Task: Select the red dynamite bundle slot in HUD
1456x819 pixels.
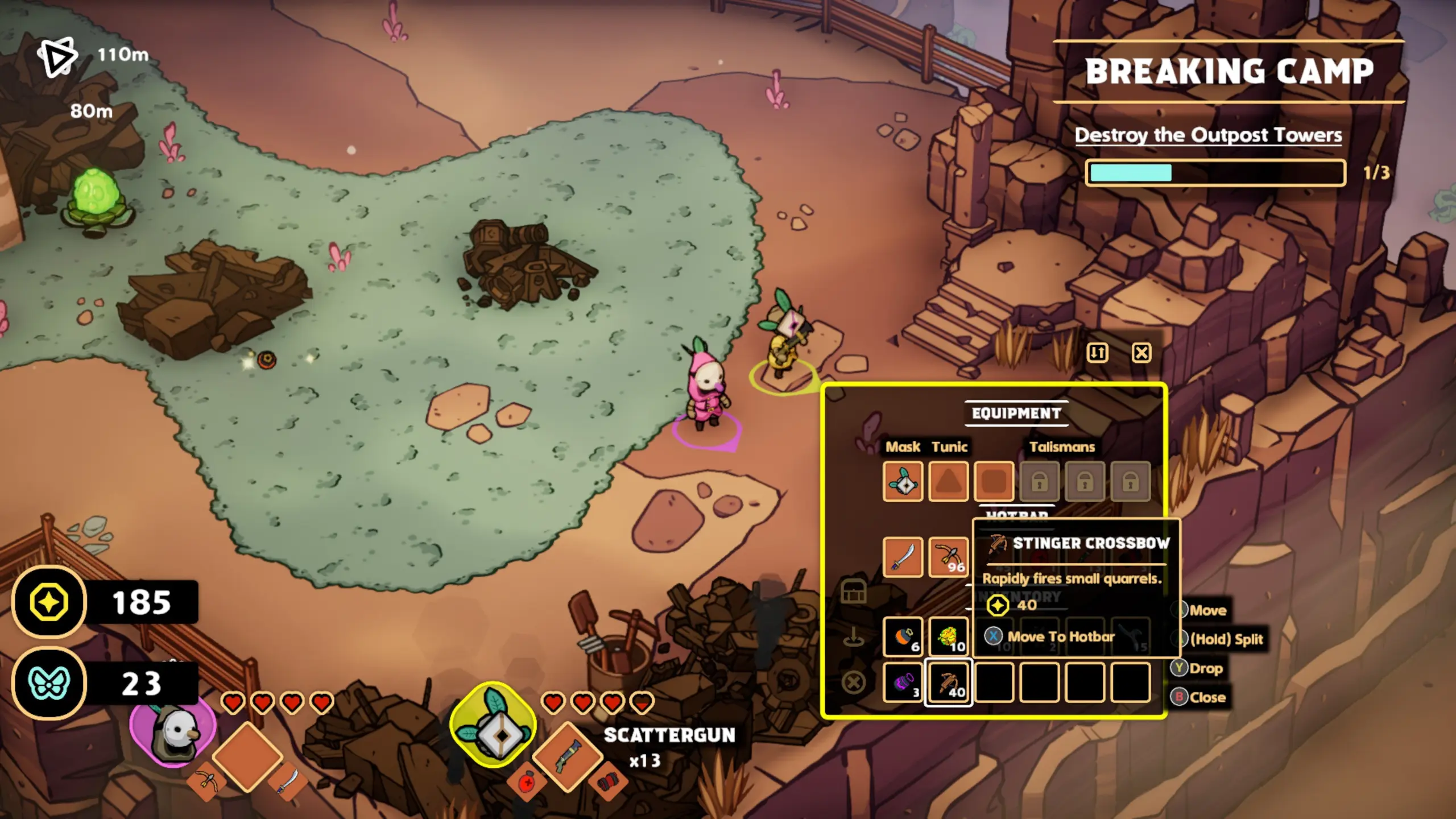Action: pos(607,784)
